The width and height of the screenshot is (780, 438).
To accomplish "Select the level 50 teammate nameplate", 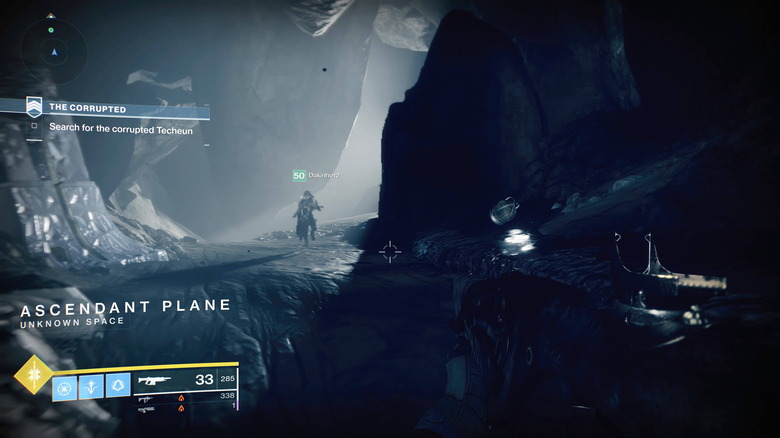I will [x=317, y=176].
